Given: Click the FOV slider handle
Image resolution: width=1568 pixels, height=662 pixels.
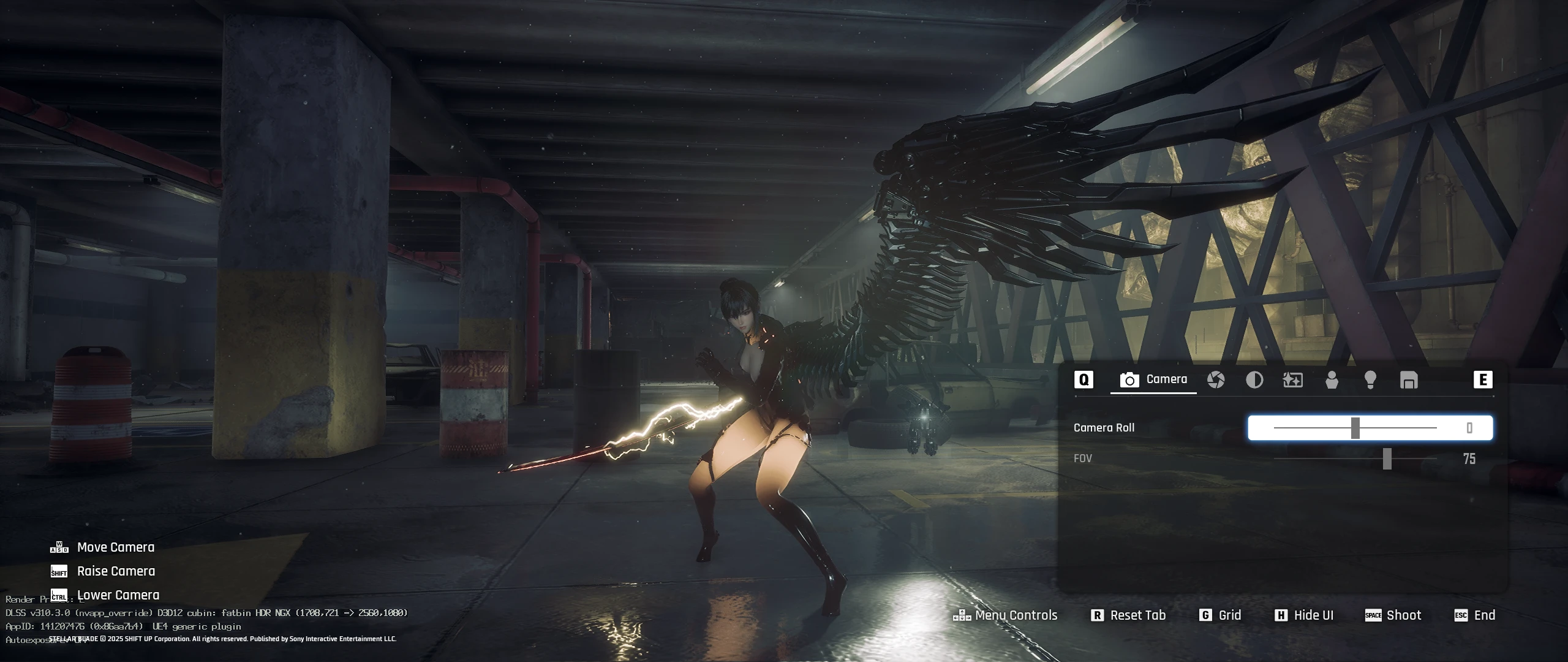Looking at the screenshot, I should 1387,458.
